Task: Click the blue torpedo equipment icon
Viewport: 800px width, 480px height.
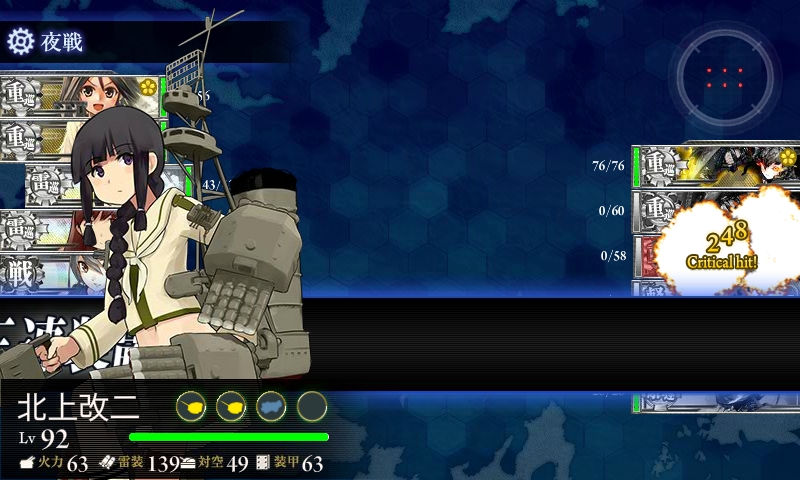Action: 271,406
